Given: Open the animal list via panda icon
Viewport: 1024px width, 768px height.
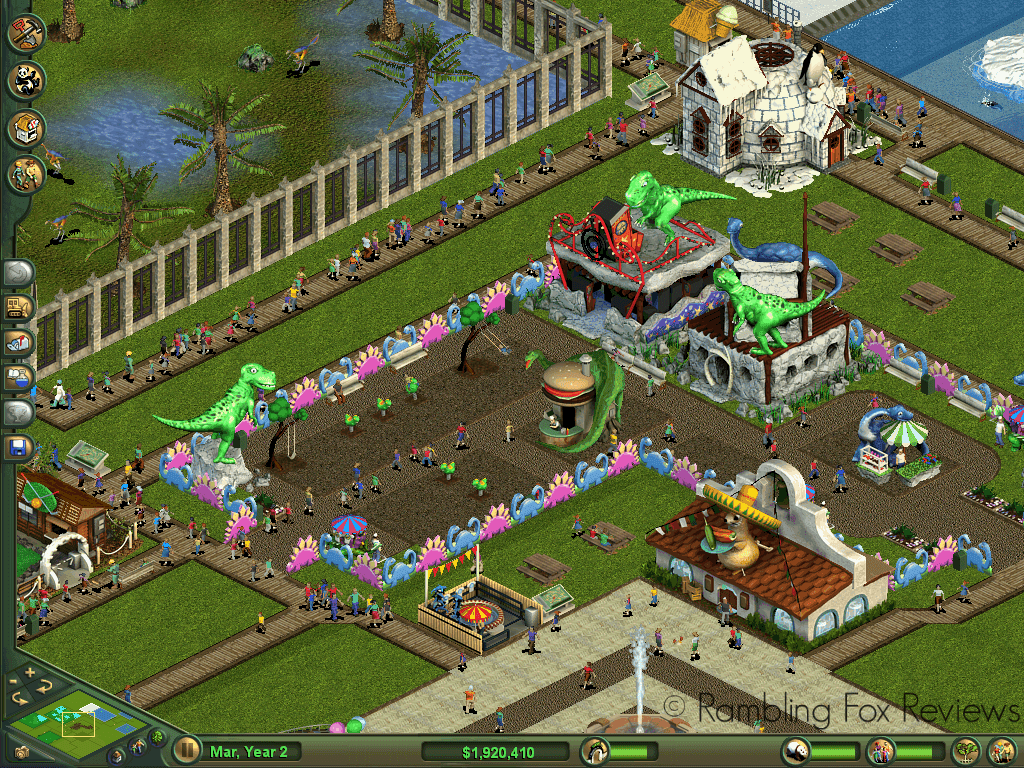Looking at the screenshot, I should coord(795,750).
